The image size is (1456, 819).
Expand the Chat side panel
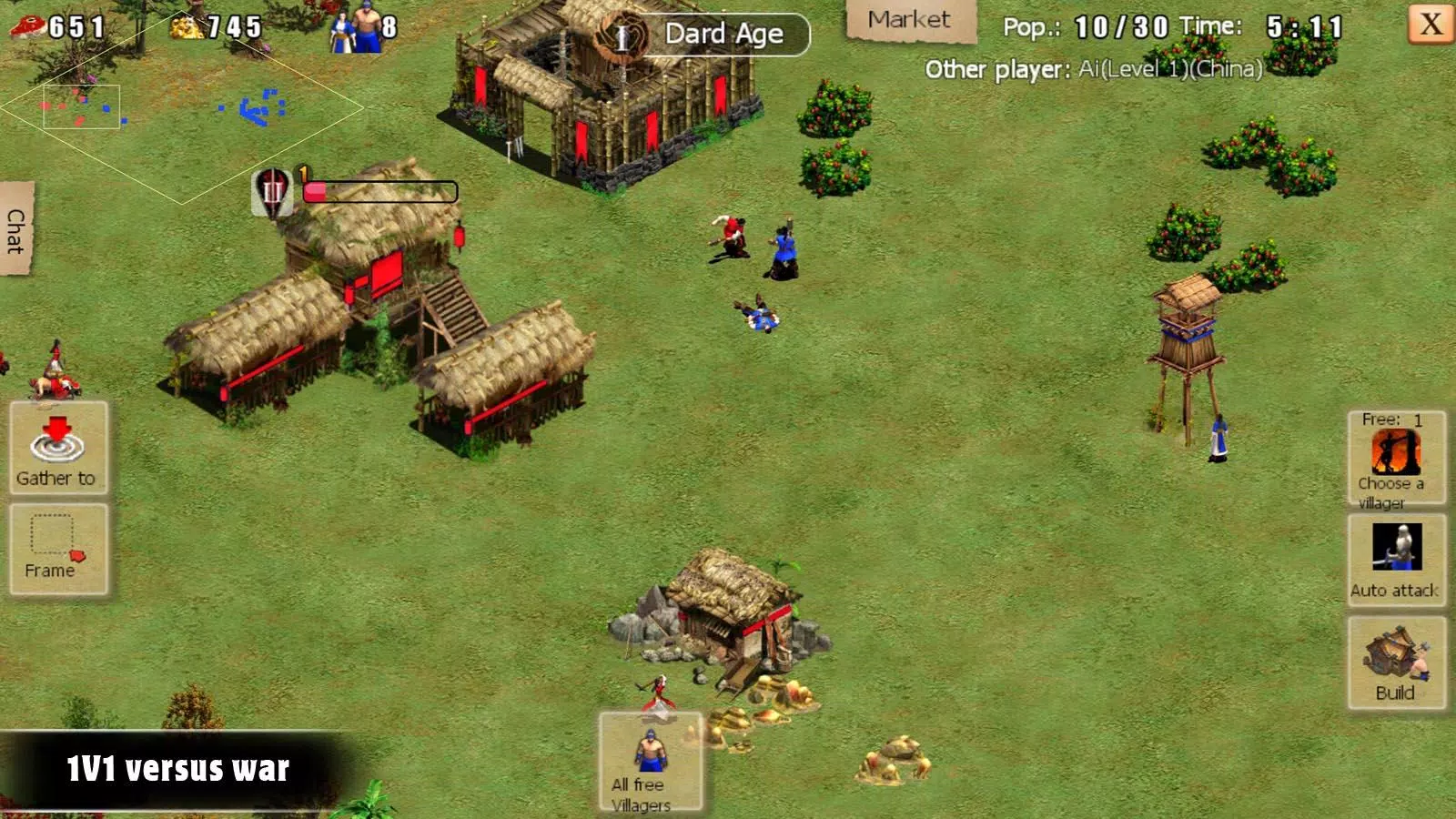click(x=16, y=229)
